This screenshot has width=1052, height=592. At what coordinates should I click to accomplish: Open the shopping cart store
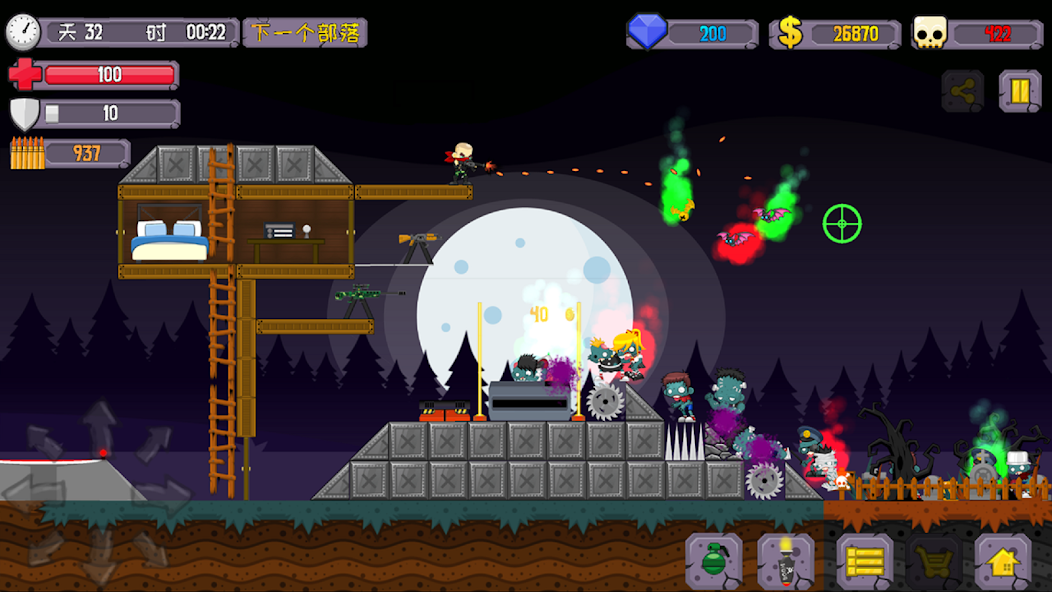pyautogui.click(x=934, y=561)
